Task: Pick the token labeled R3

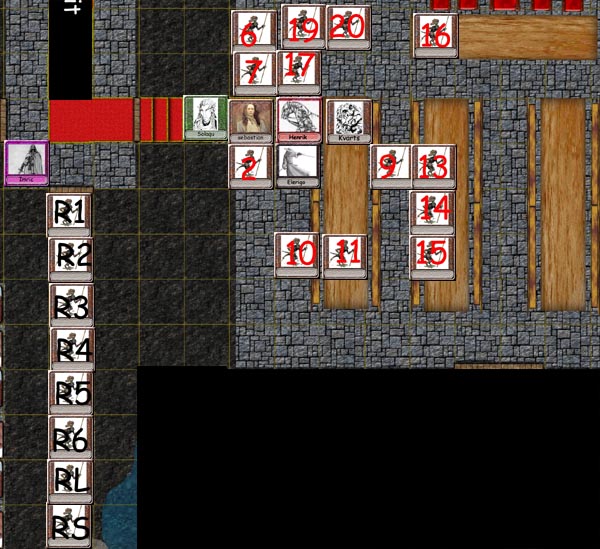Action: 72,305
